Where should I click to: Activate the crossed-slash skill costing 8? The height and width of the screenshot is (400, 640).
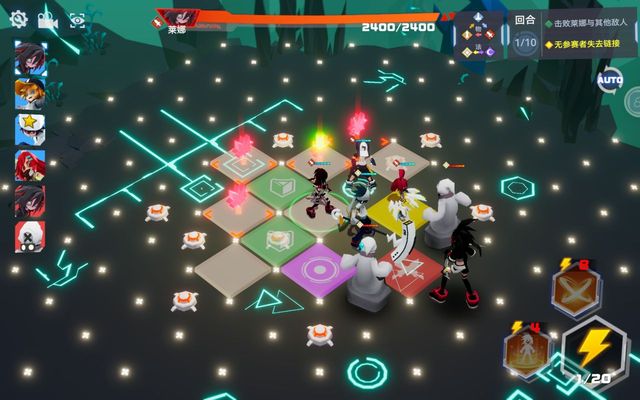[577, 291]
